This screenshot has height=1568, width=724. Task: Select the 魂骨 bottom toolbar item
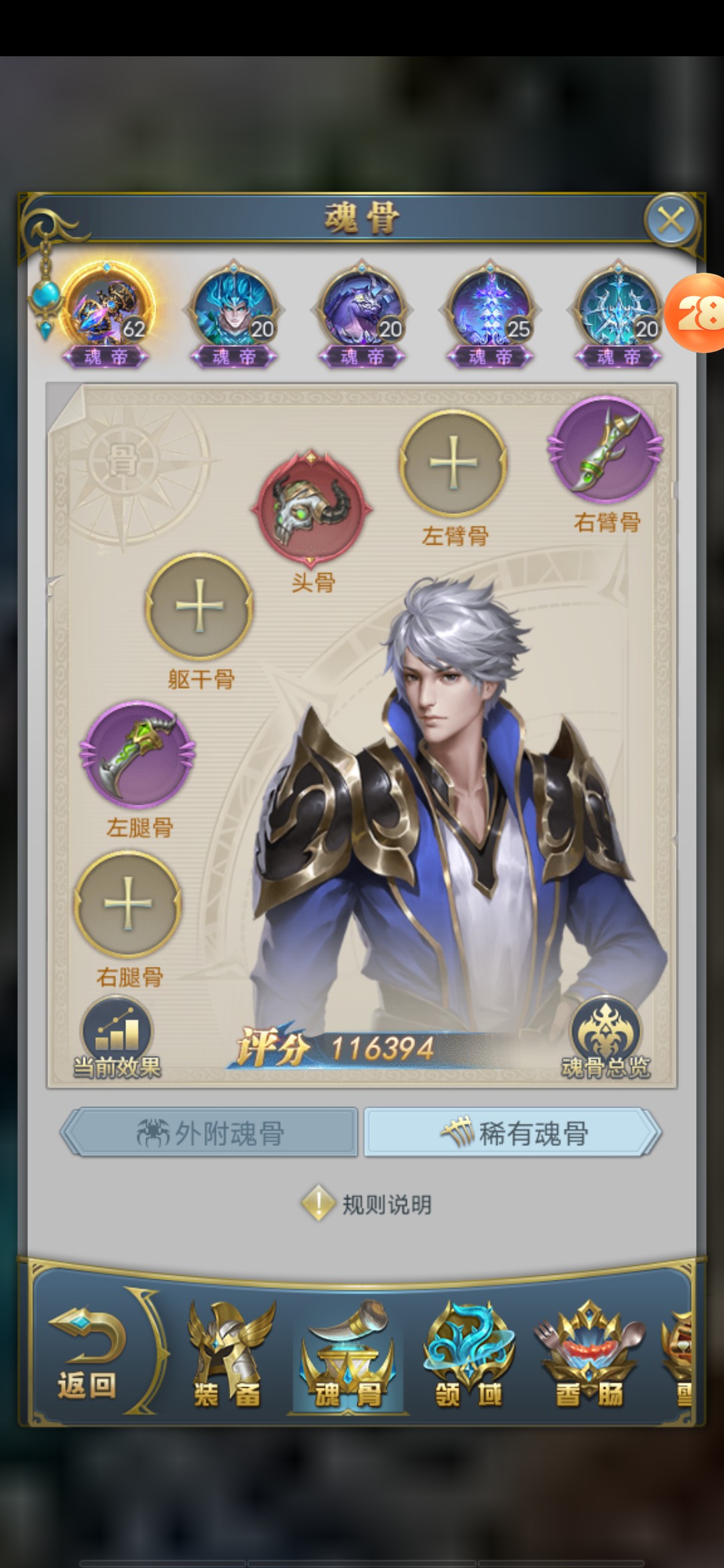(x=349, y=1357)
